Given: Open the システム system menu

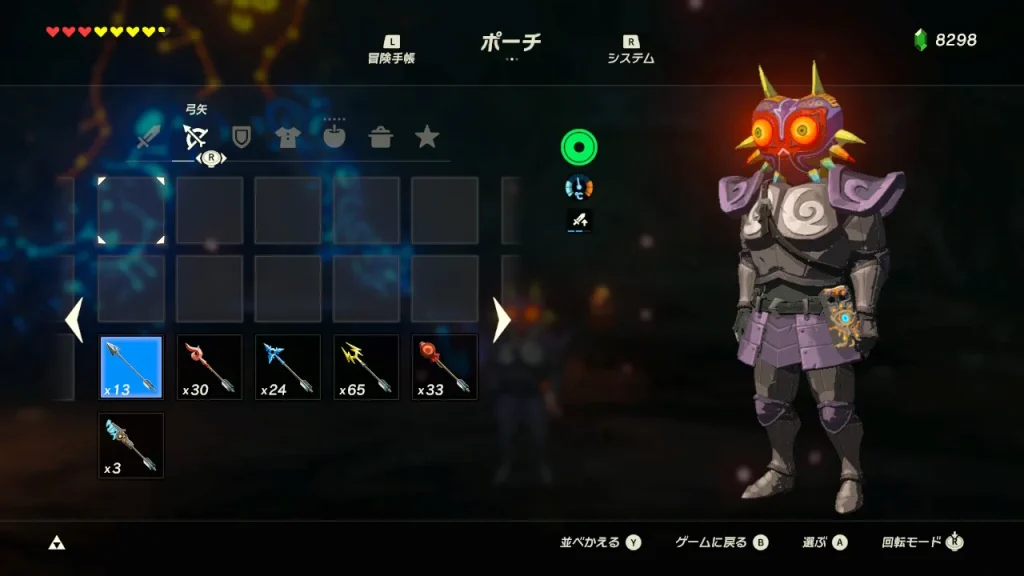Looking at the screenshot, I should [x=631, y=50].
